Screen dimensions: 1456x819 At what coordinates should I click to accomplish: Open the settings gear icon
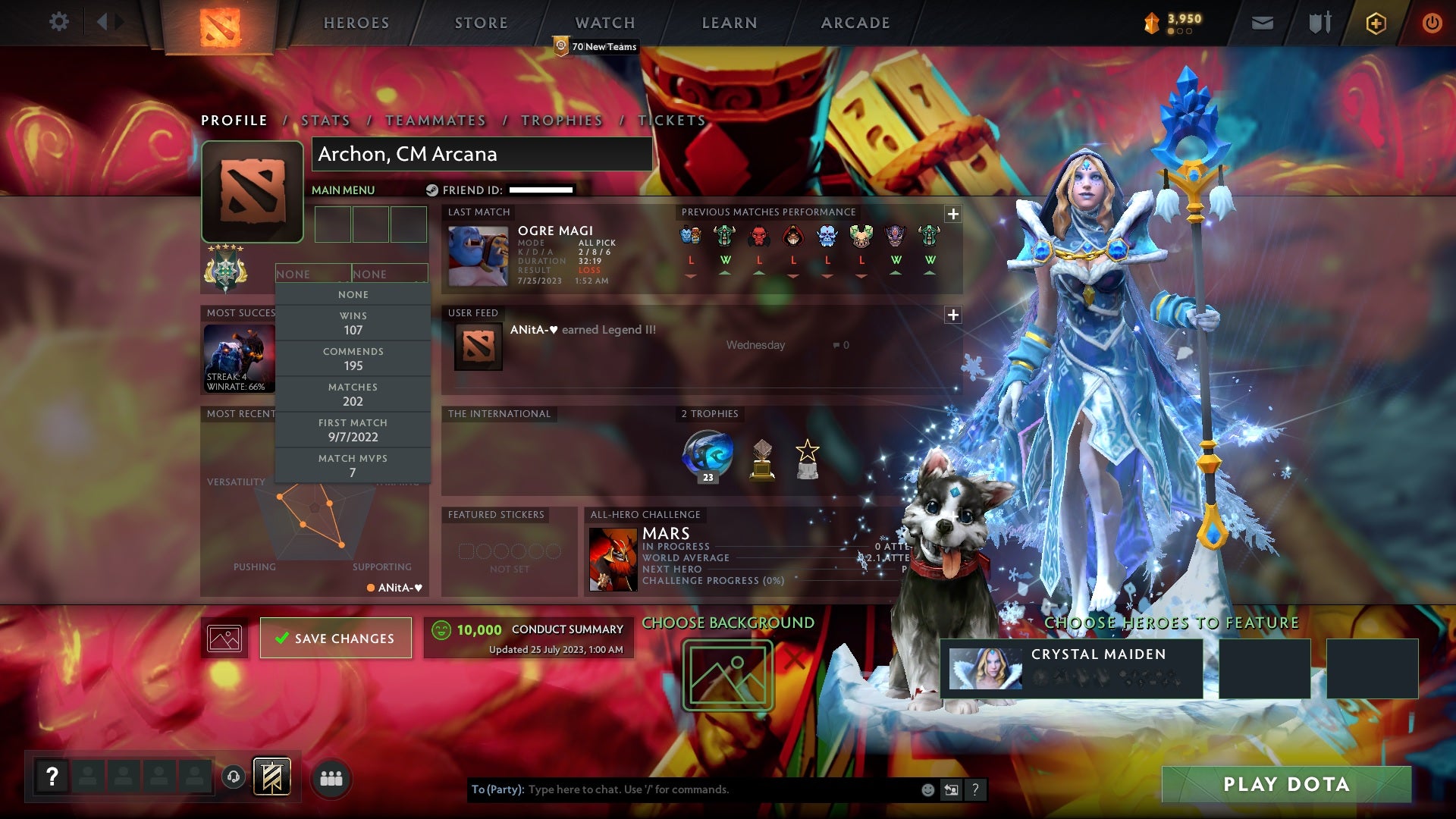(x=59, y=22)
